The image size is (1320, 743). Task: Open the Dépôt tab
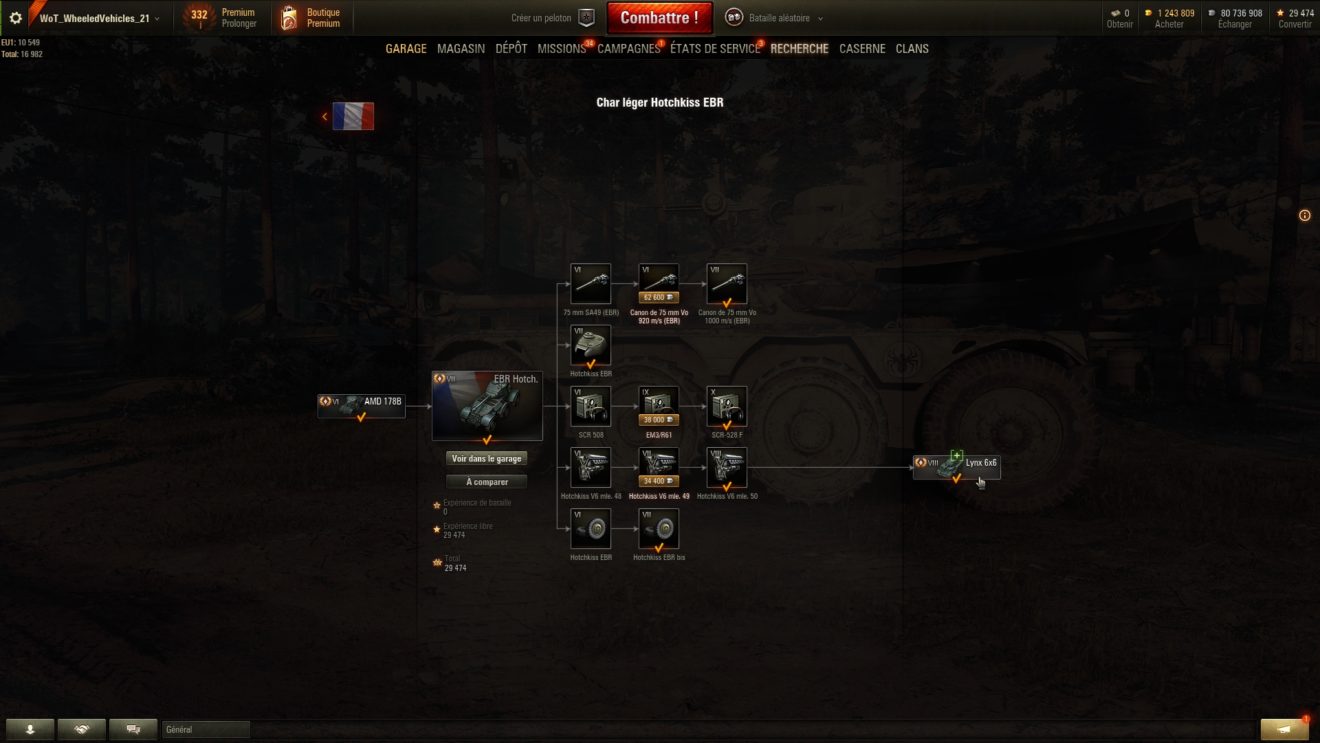511,49
